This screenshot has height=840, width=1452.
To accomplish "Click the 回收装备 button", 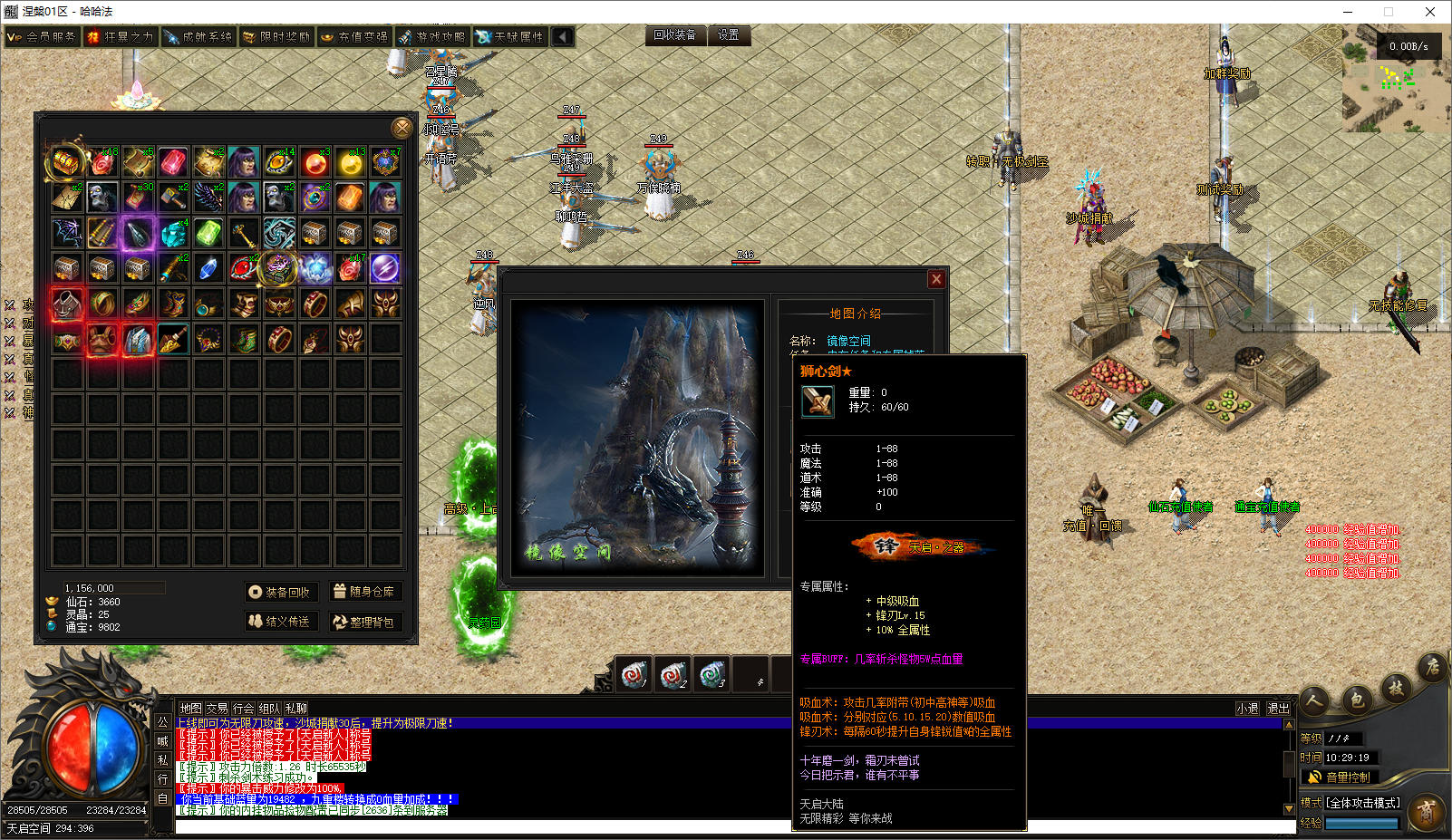I will click(675, 35).
